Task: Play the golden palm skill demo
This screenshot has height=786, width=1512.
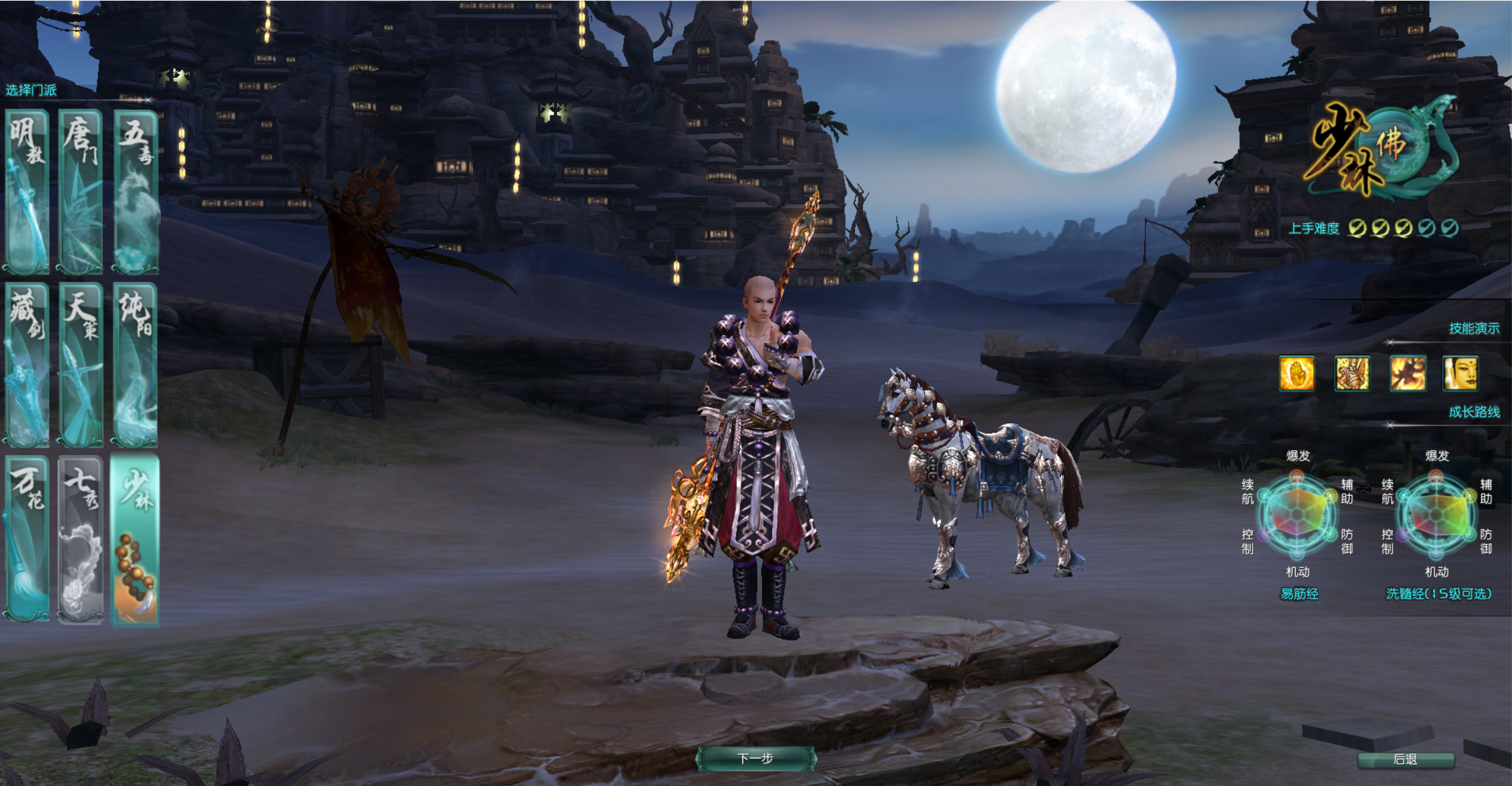Action: coord(1297,373)
